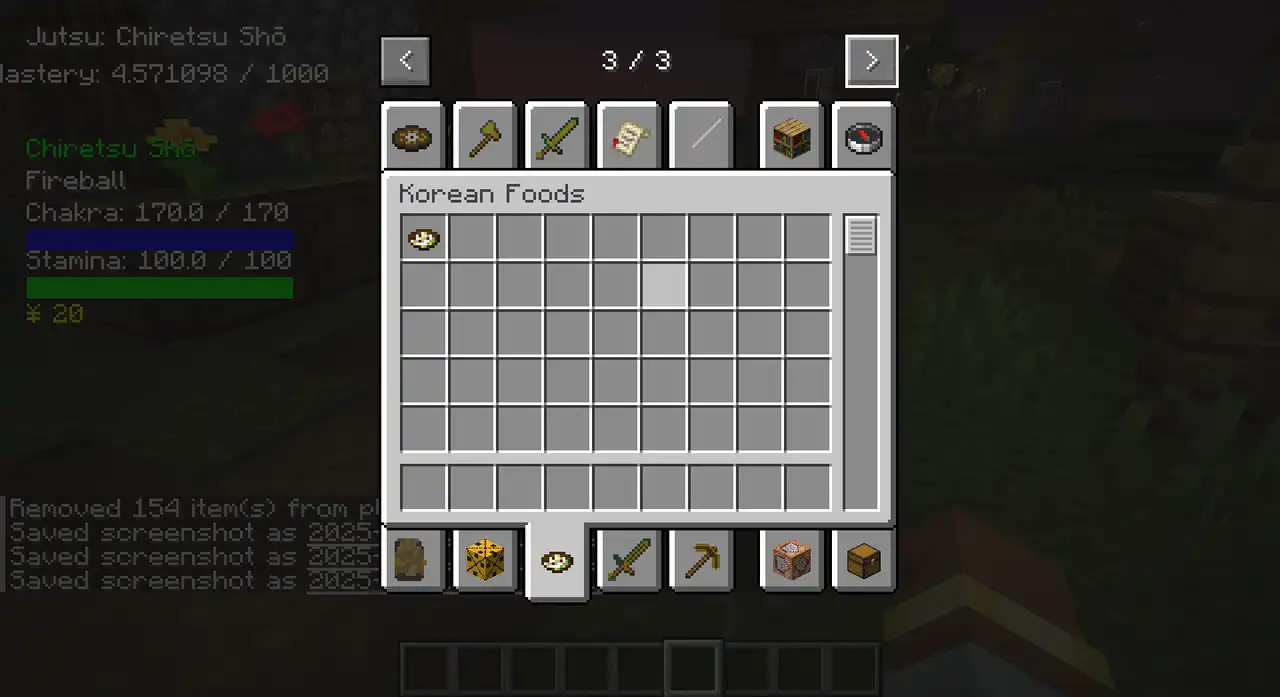Open the golden pickaxe tab
This screenshot has width=1280, height=697.
pos(701,560)
